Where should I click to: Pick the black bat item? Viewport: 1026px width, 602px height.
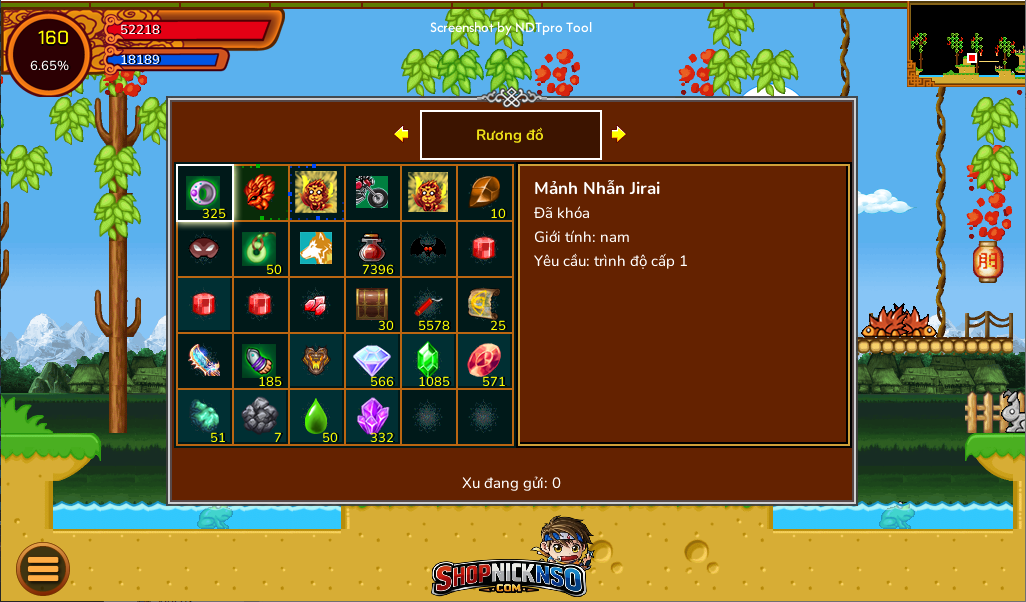click(429, 249)
